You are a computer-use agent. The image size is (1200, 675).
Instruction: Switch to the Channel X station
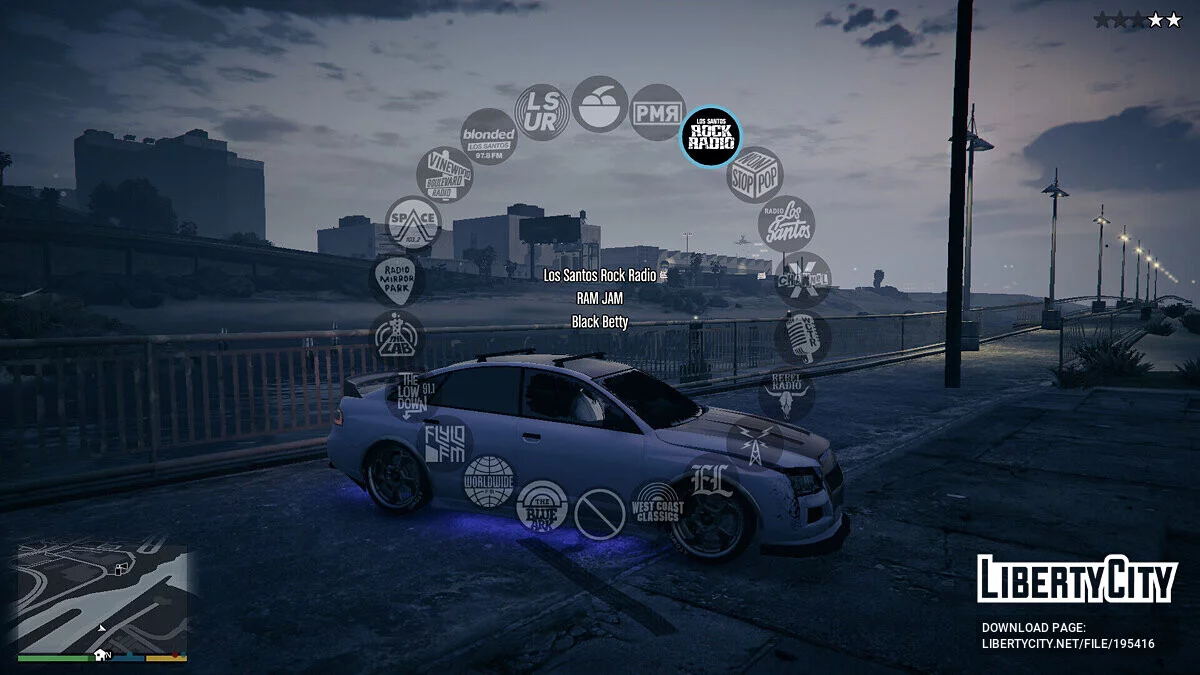(803, 279)
